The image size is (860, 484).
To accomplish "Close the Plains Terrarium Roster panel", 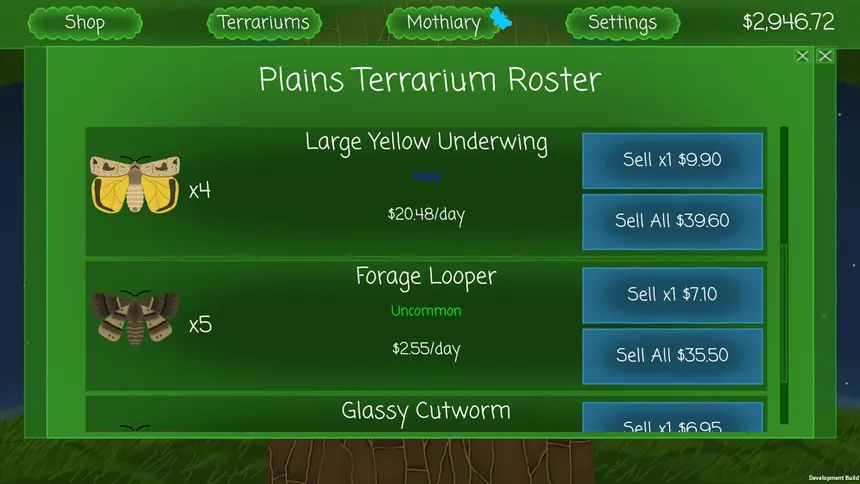I will click(802, 56).
